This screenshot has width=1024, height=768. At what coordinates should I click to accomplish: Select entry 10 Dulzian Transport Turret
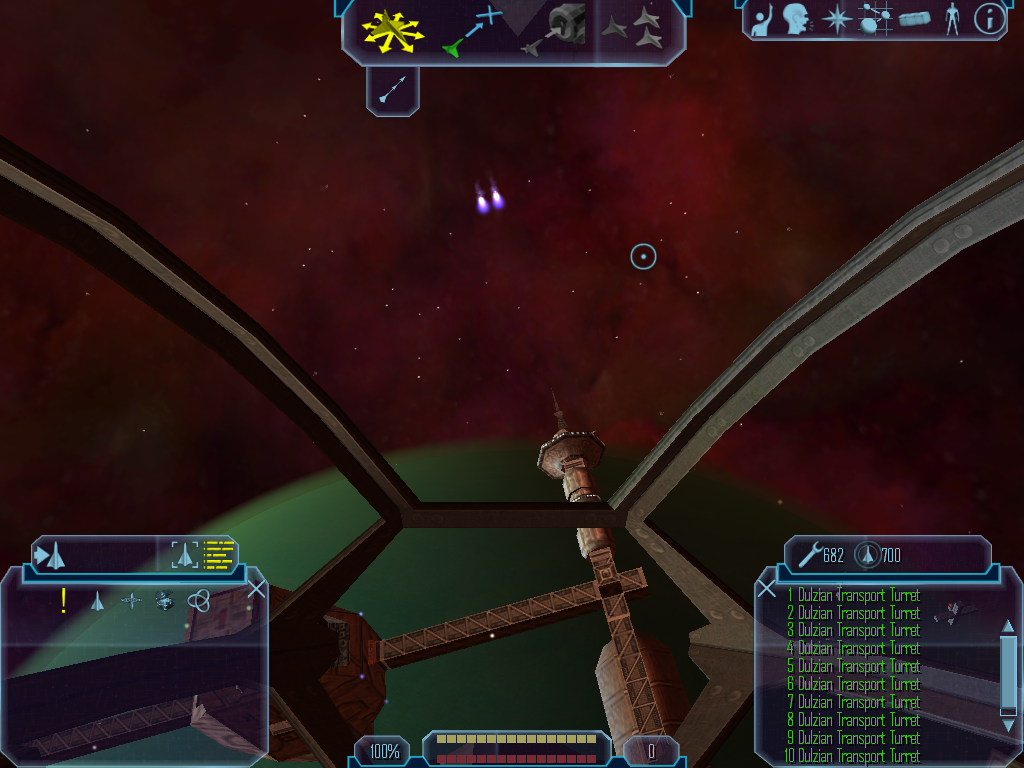pos(855,756)
